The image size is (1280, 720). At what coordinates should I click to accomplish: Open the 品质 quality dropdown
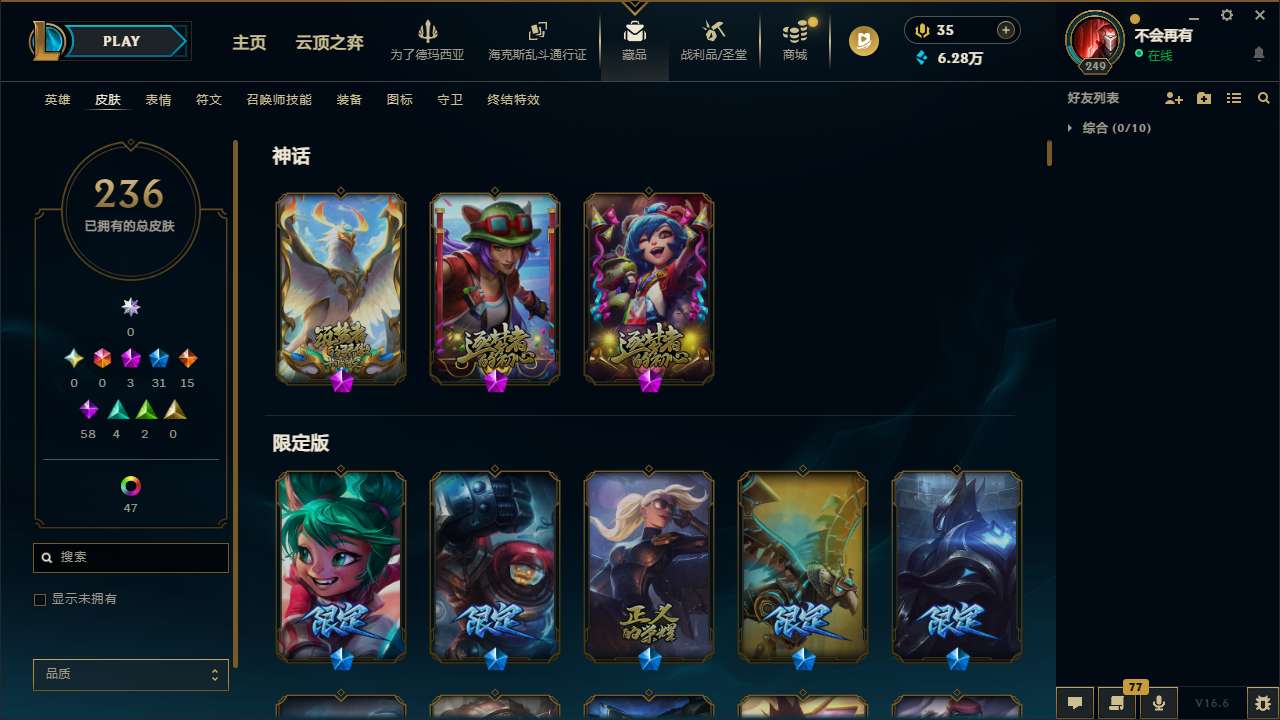point(130,674)
